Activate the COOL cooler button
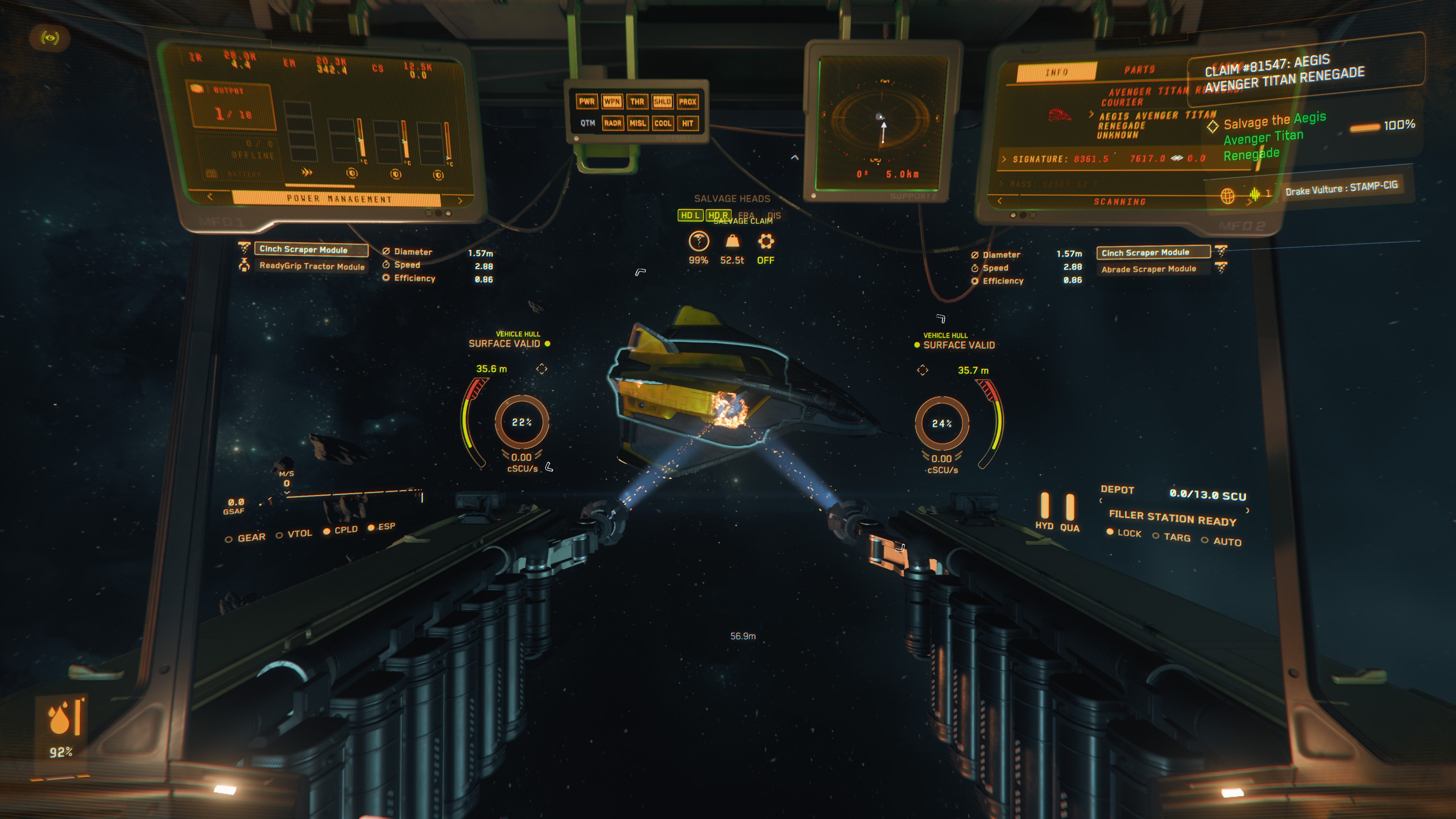1456x819 pixels. click(662, 123)
